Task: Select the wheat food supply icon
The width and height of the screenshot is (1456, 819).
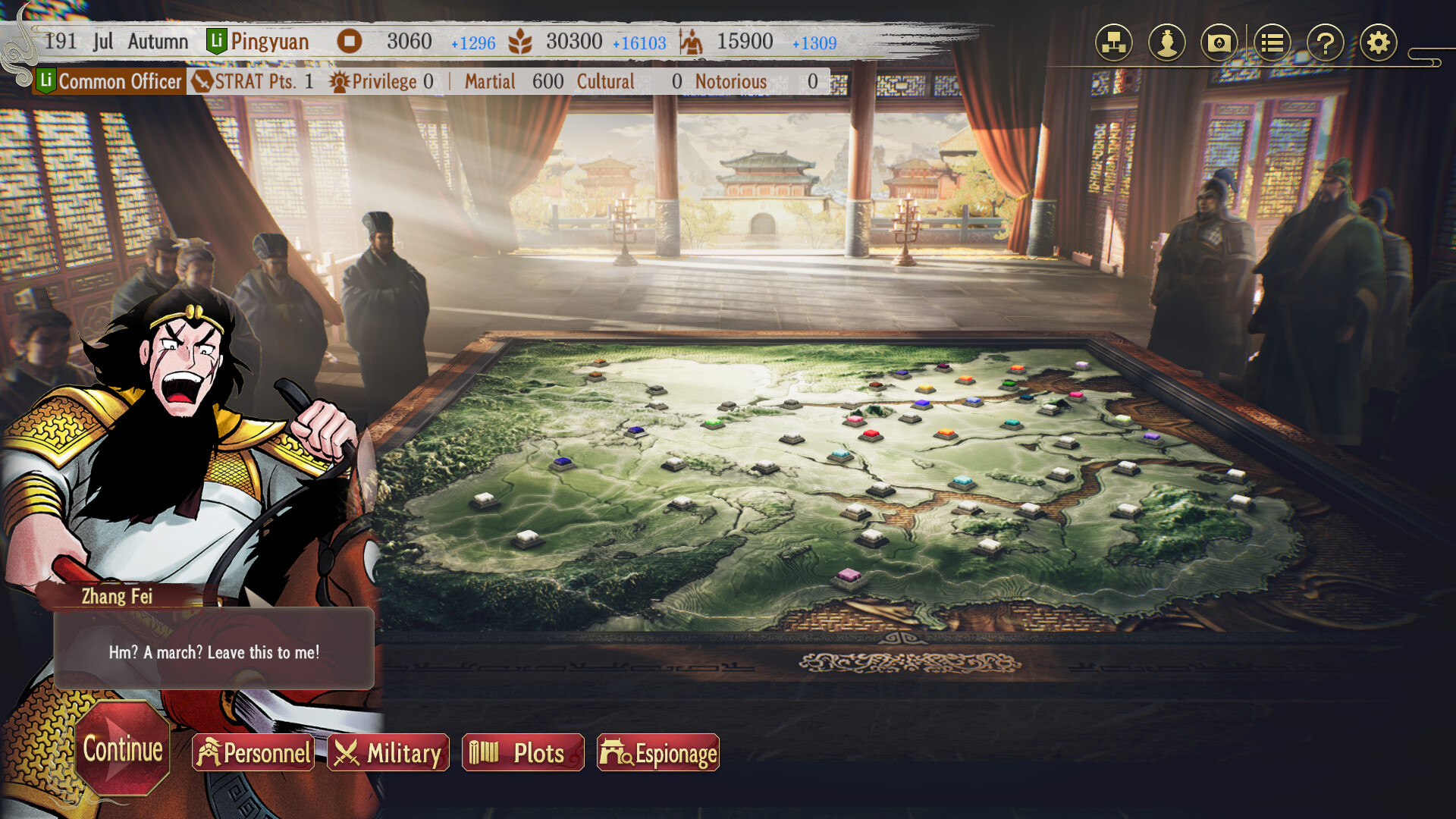Action: pos(522,42)
